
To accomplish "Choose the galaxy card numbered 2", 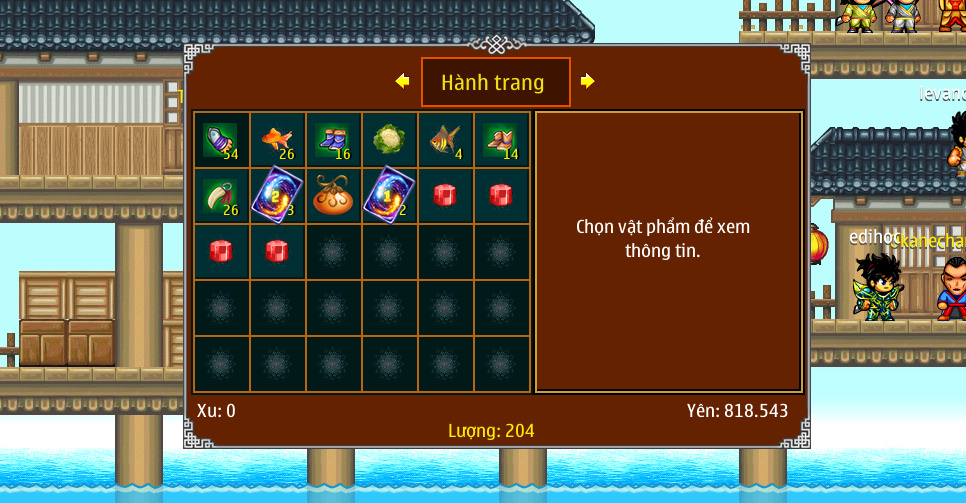I will pos(277,196).
